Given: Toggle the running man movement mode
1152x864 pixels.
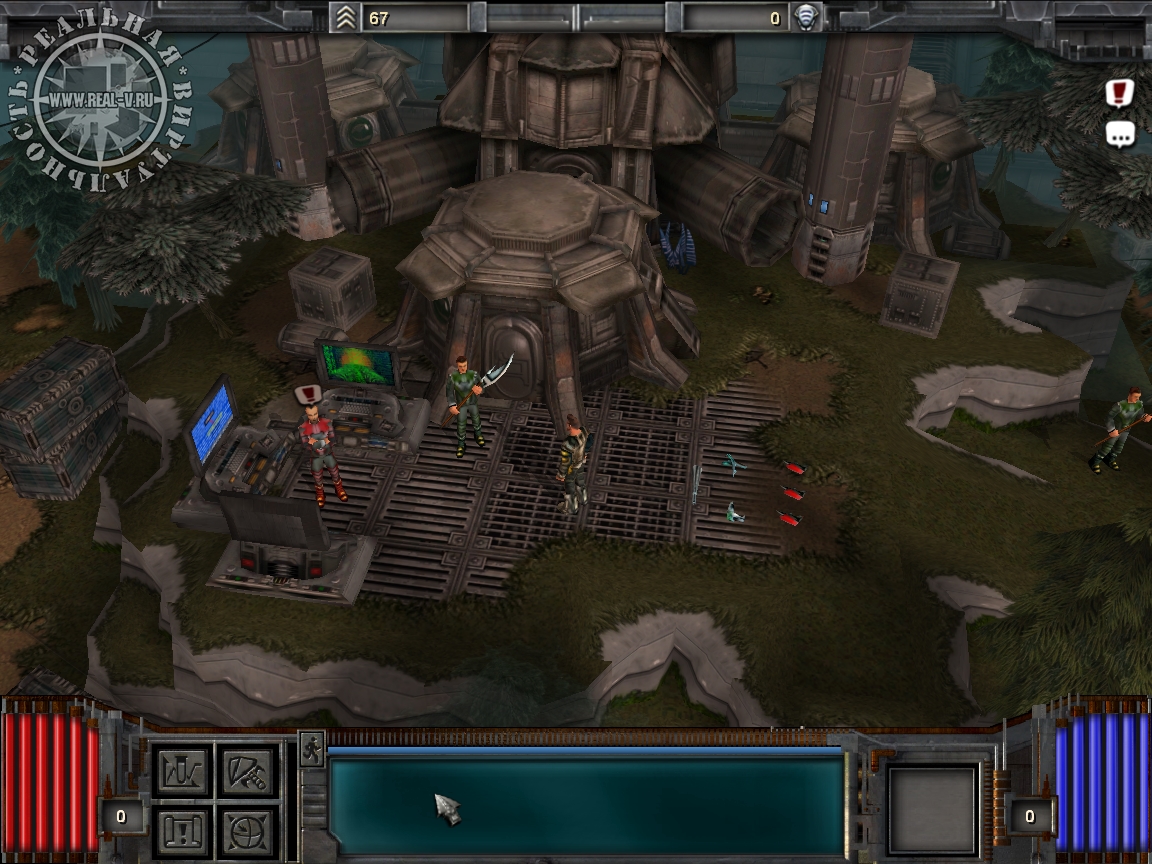Looking at the screenshot, I should (x=311, y=749).
